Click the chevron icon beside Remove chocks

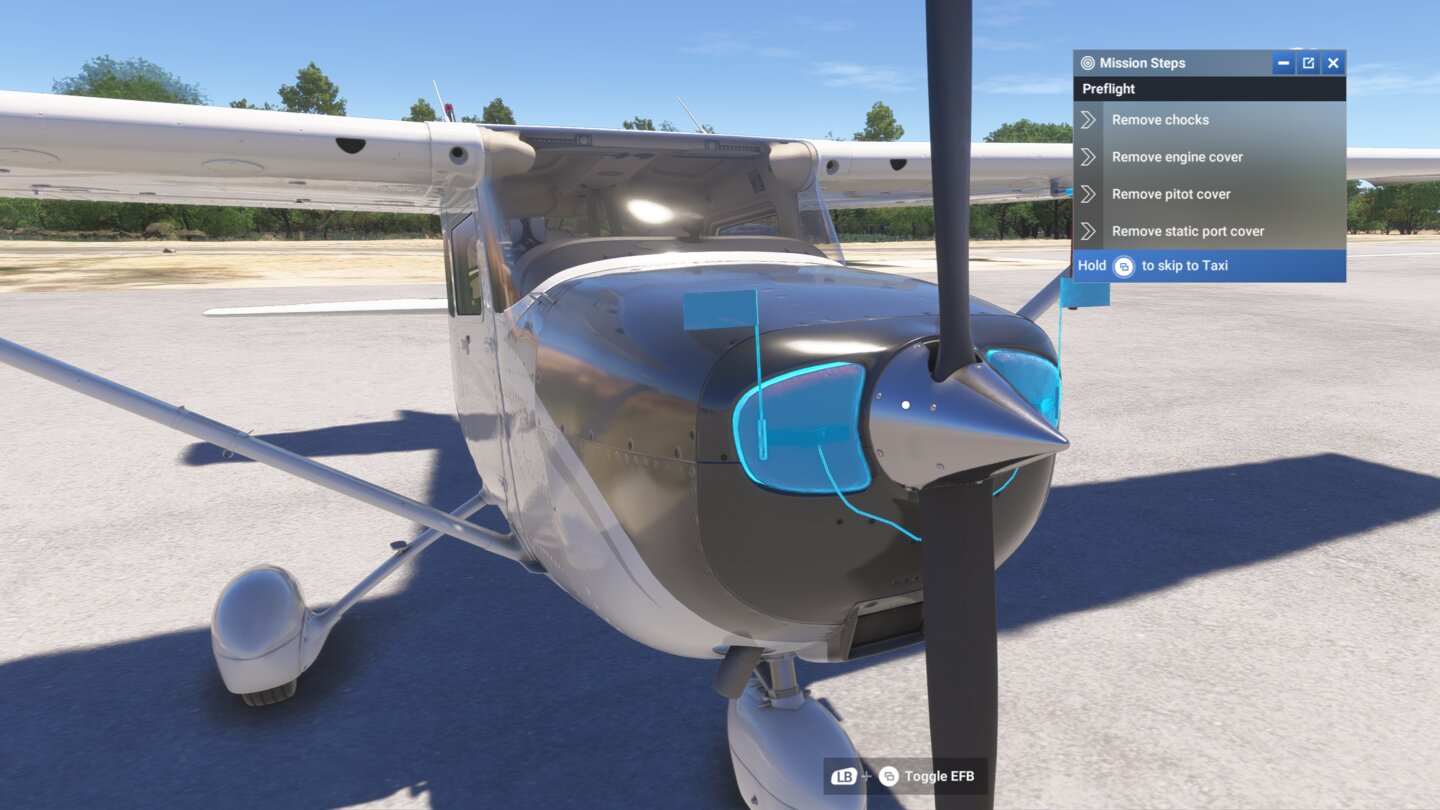(1090, 119)
